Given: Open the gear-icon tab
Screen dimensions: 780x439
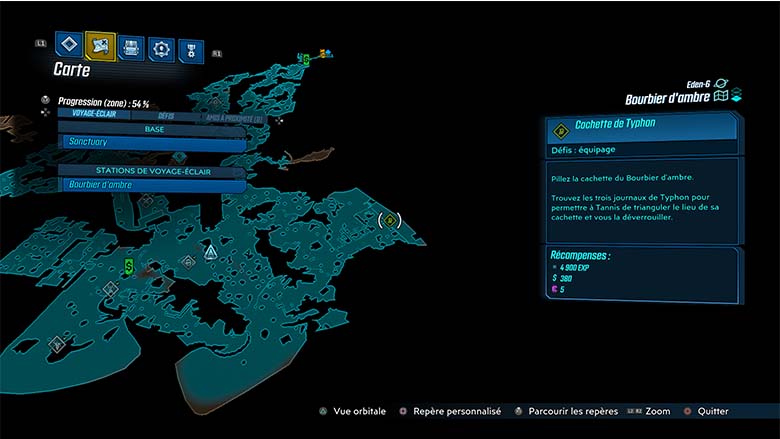Looking at the screenshot, I should [x=161, y=48].
